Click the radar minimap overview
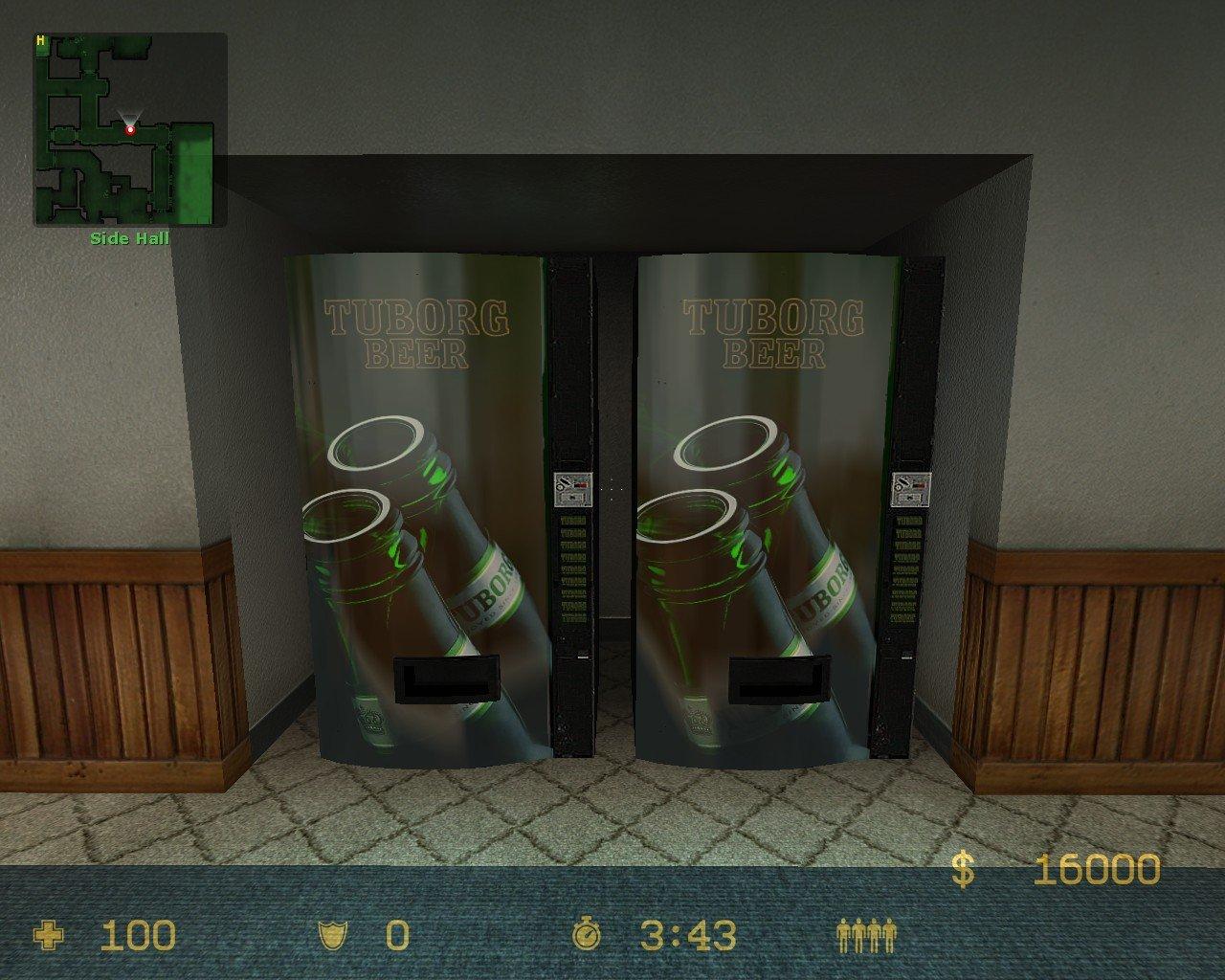Screen dimensions: 1225x980 131,129
